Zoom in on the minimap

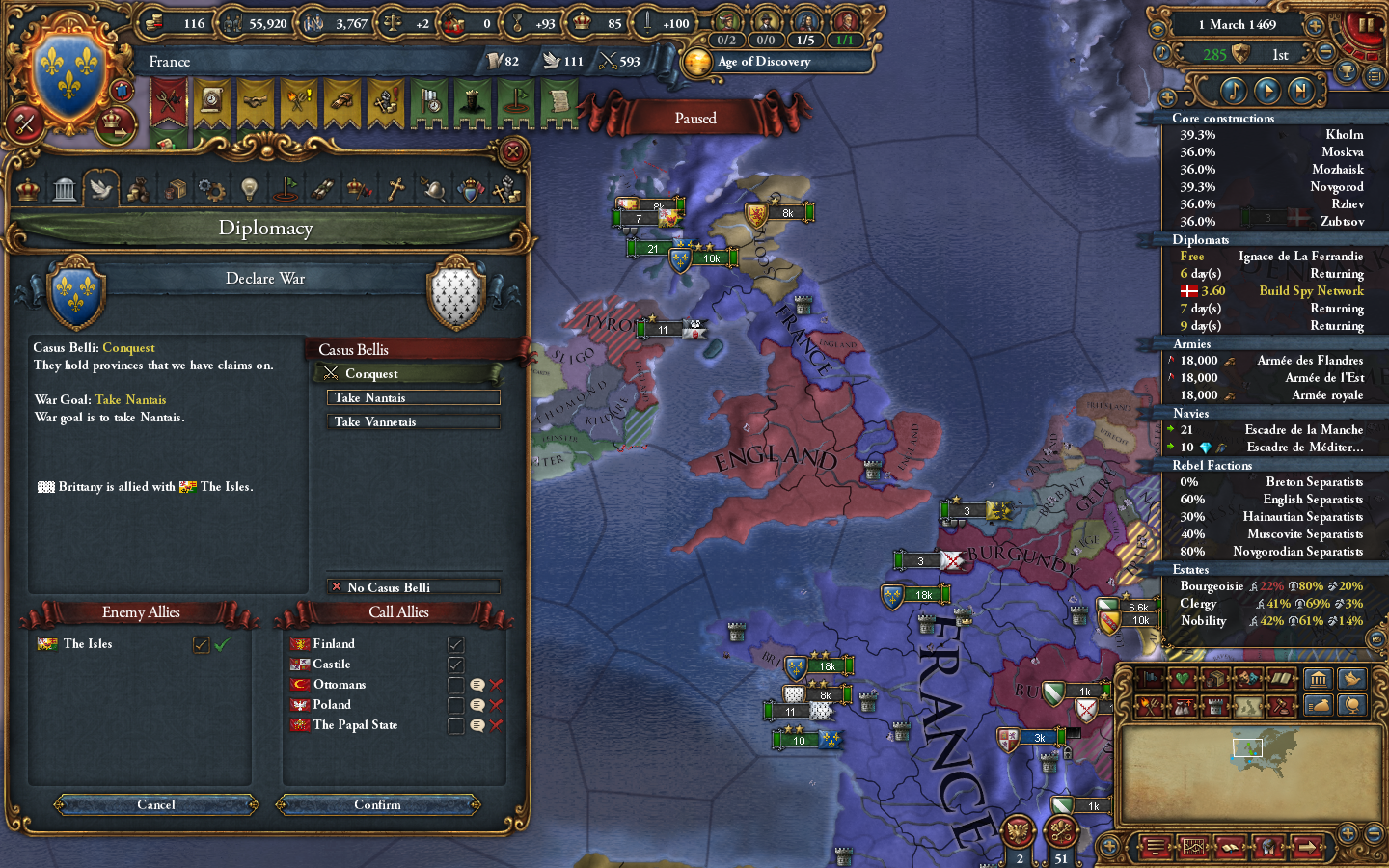click(x=1348, y=831)
